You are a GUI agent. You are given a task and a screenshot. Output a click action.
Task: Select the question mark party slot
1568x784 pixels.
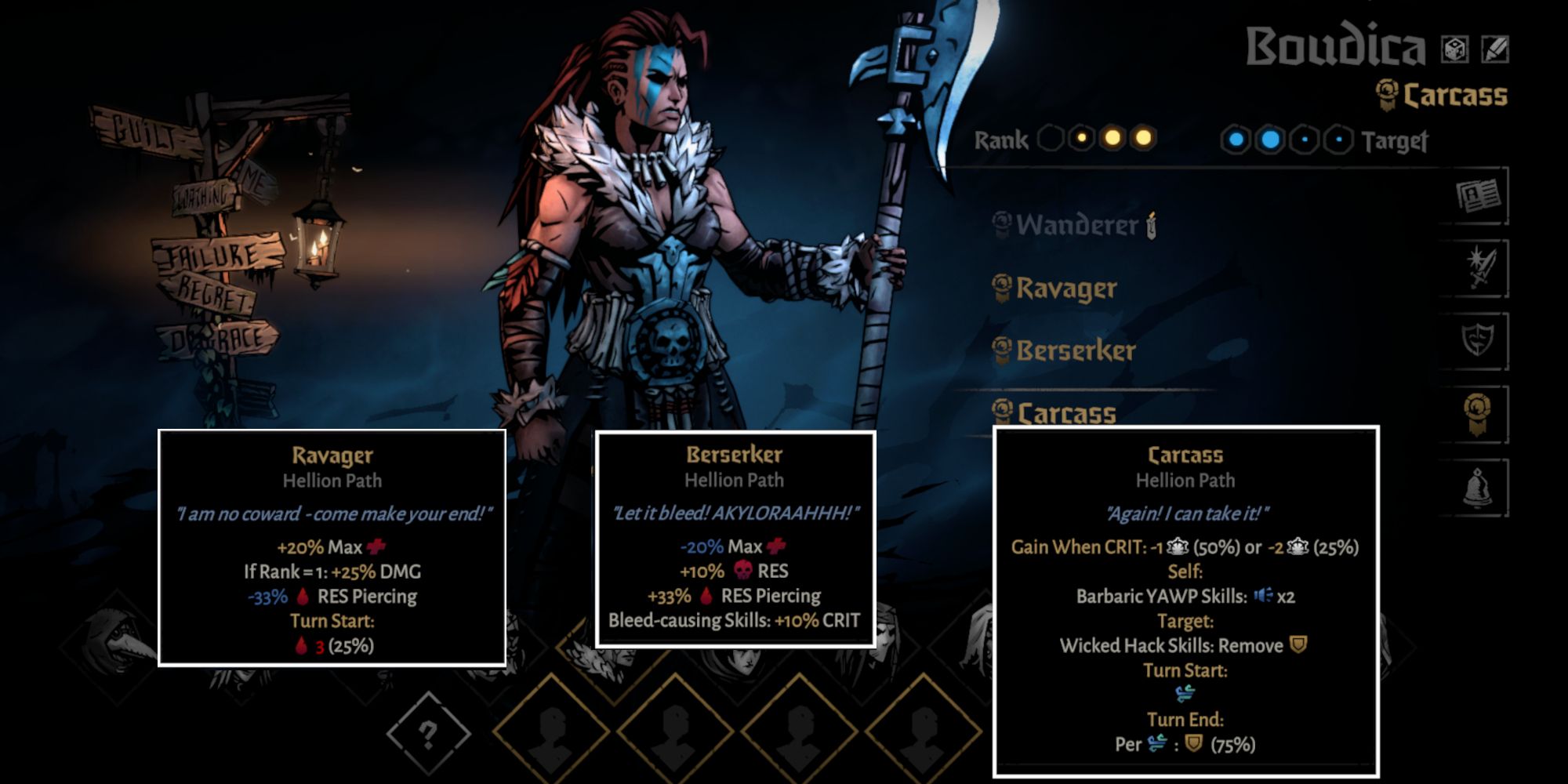point(427,735)
